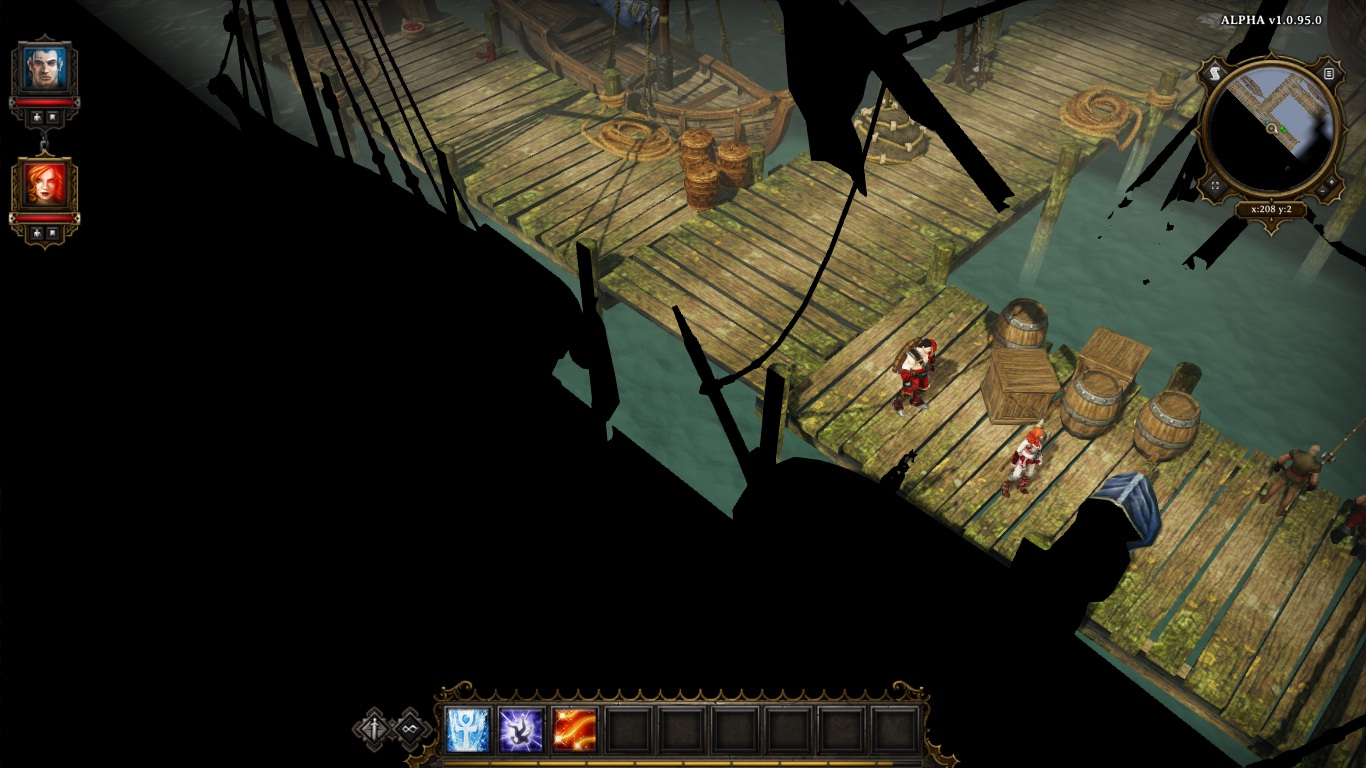The width and height of the screenshot is (1366, 768).
Task: Click the infinity symbol hotbar button
Action: click(x=409, y=729)
